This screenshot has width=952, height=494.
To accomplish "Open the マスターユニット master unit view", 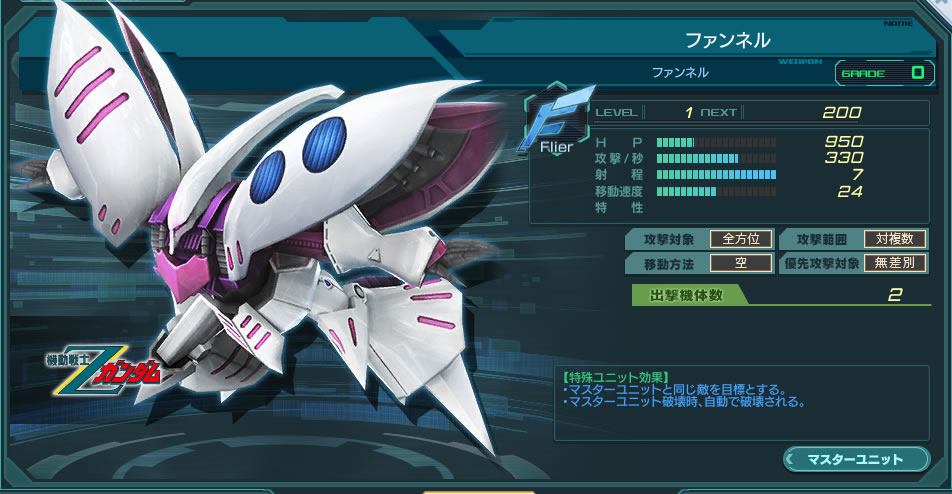I will tap(854, 460).
